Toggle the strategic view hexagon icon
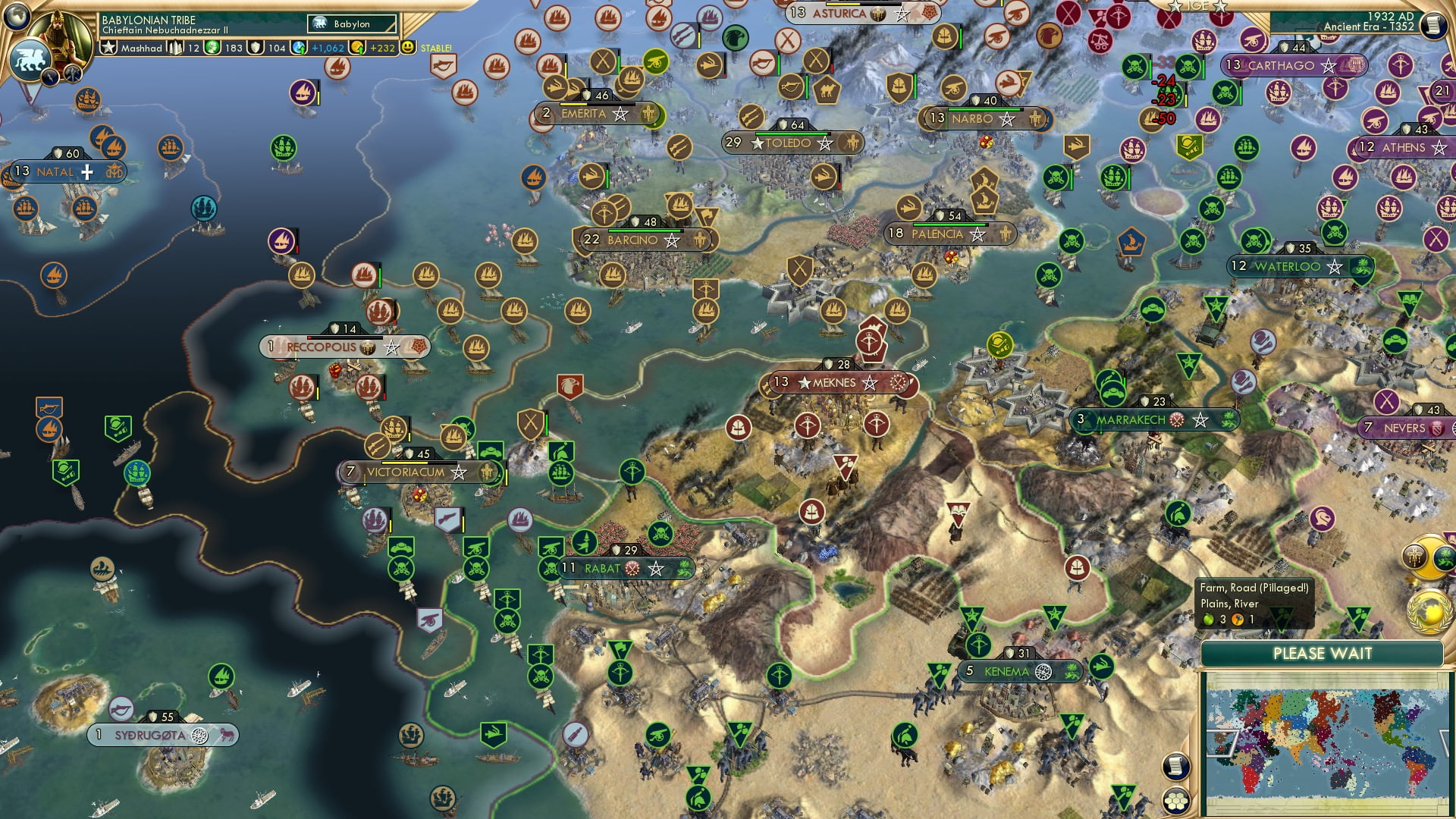1456x819 pixels. click(1176, 801)
